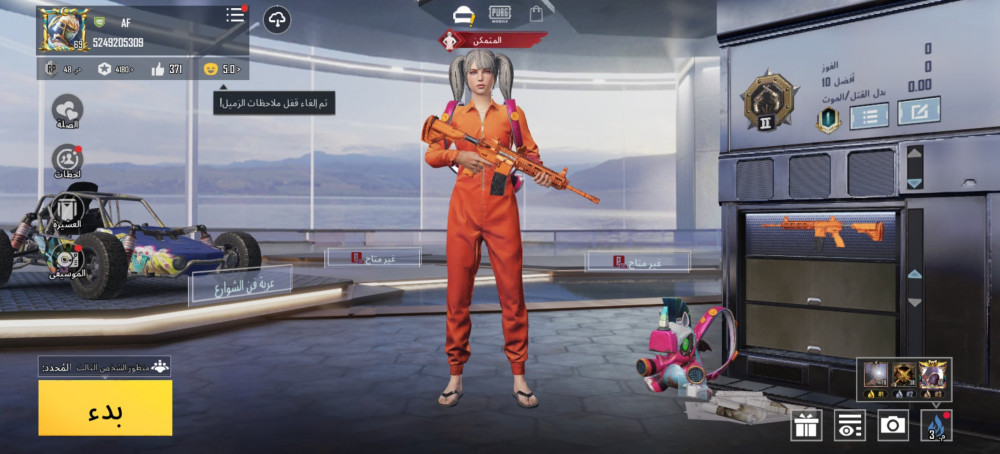Select the orange rifle in the weapon cabinet

[x=822, y=232]
